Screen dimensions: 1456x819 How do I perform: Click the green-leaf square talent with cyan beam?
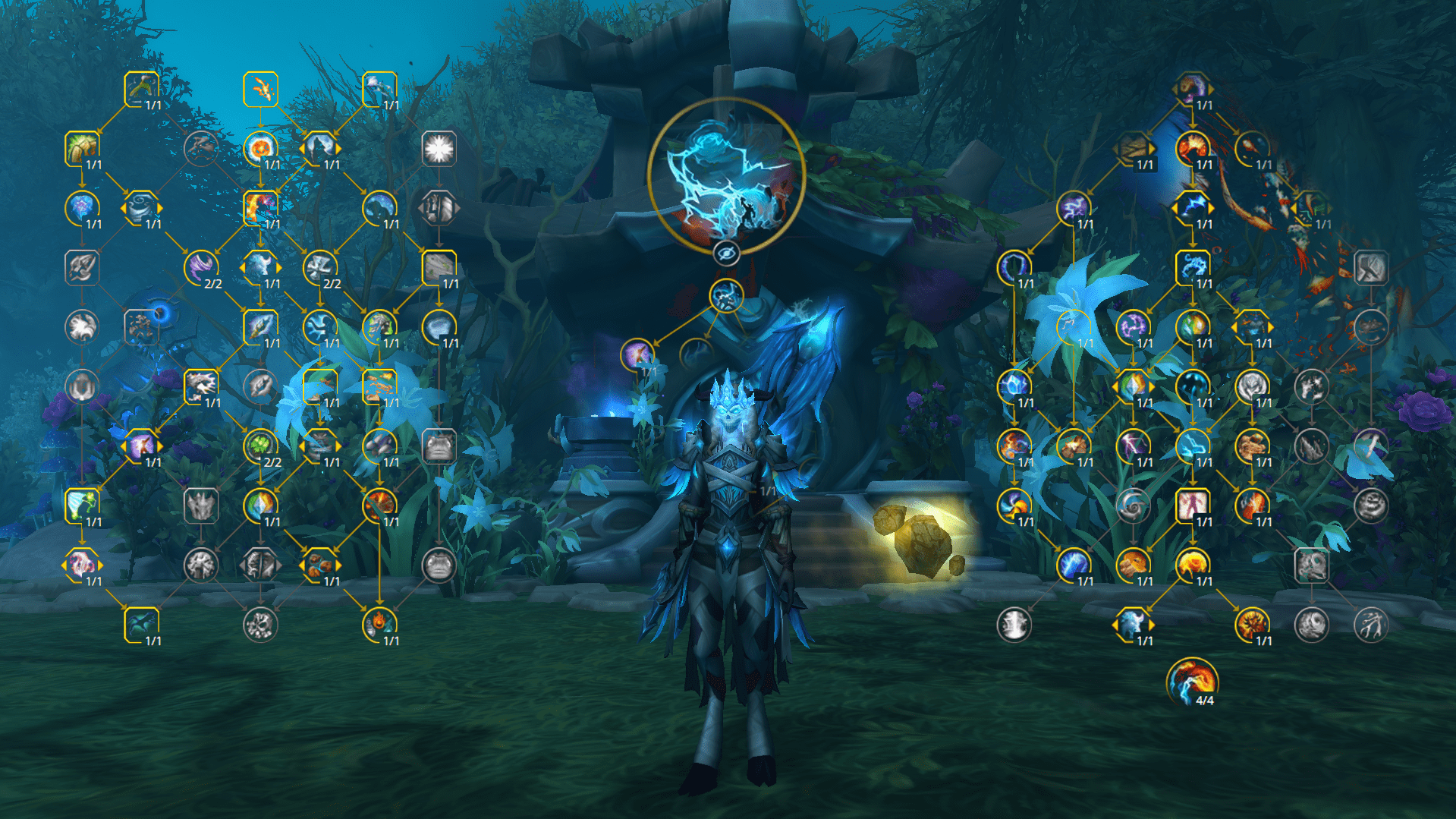[x=82, y=505]
